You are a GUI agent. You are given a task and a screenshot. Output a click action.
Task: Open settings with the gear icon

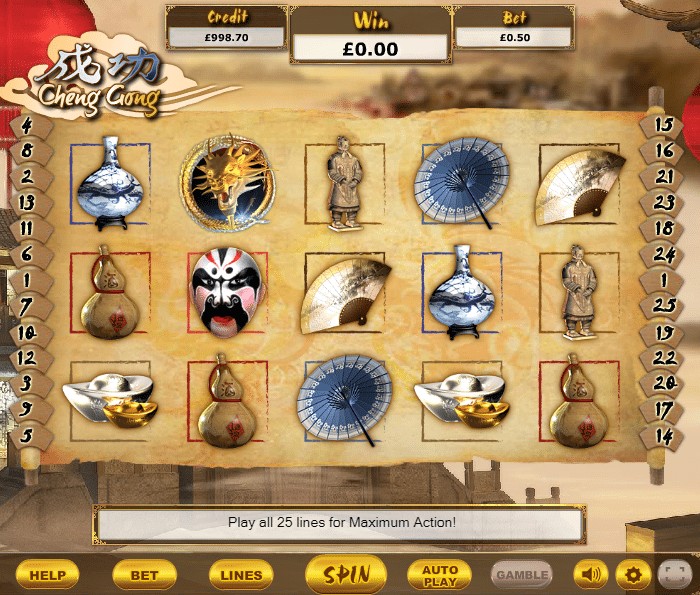click(632, 575)
